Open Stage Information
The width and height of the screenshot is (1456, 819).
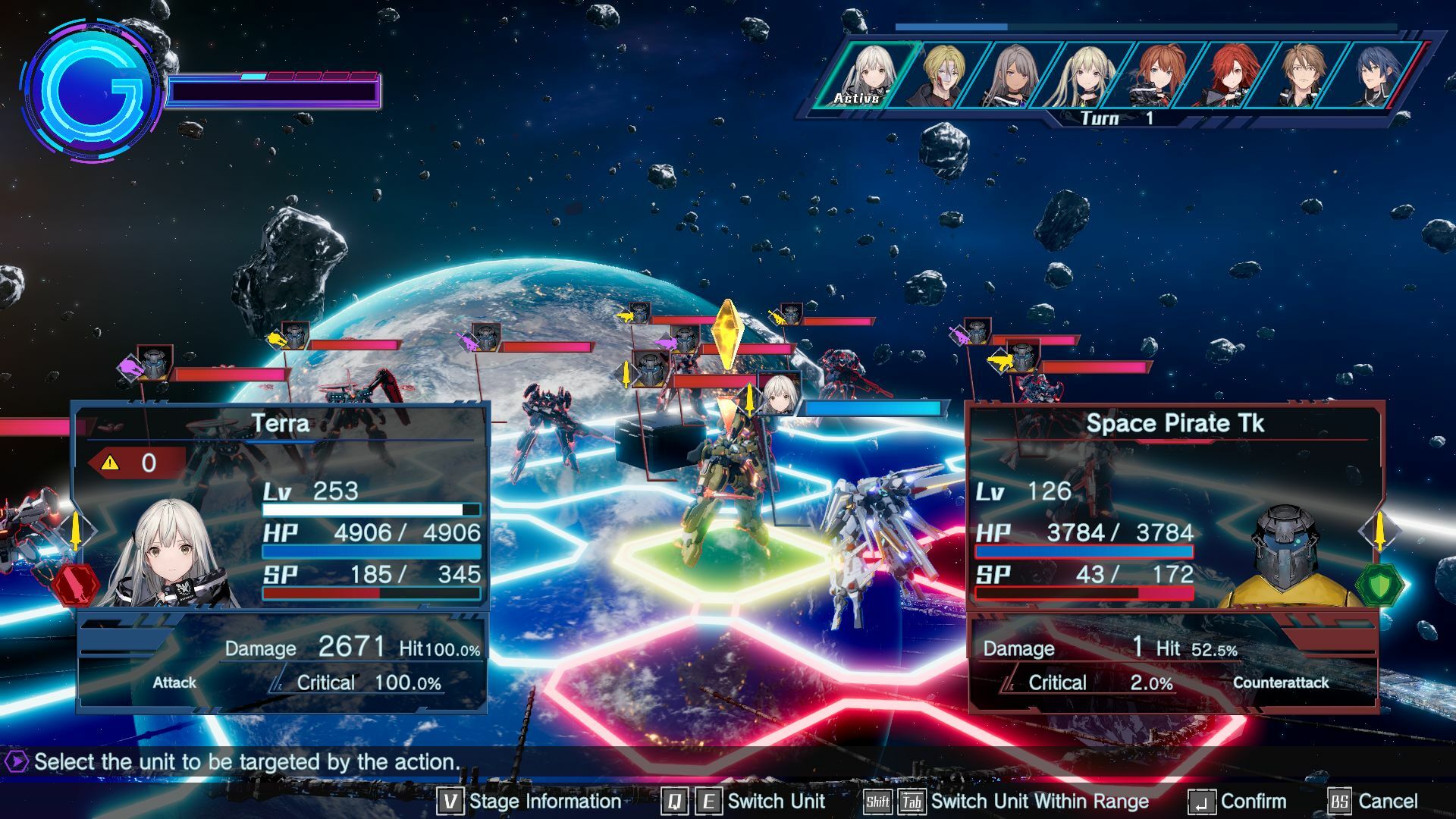529,802
